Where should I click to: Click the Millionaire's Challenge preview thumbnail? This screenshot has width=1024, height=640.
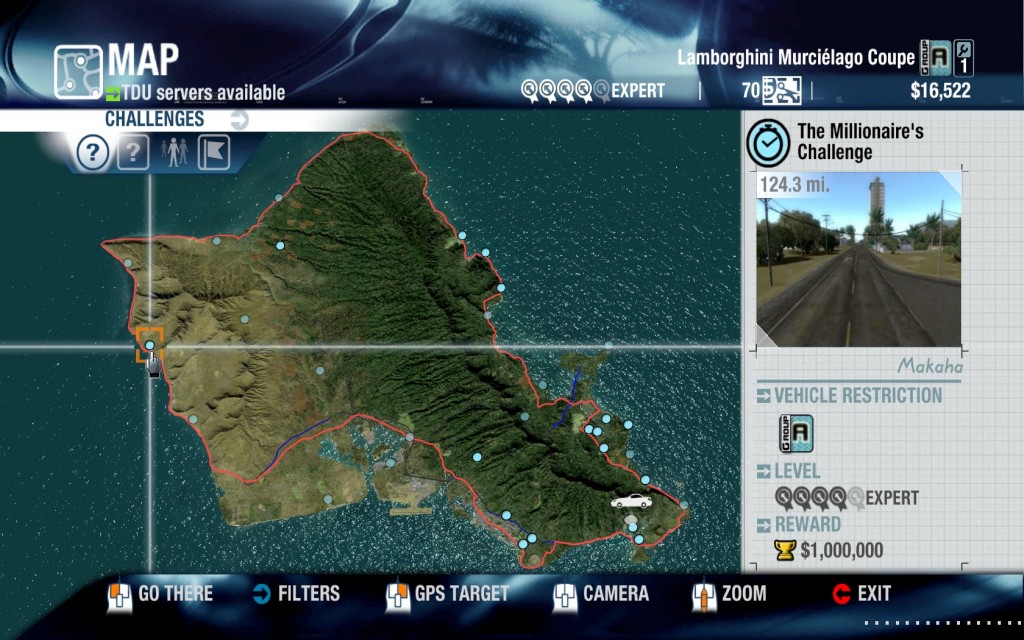click(x=858, y=259)
